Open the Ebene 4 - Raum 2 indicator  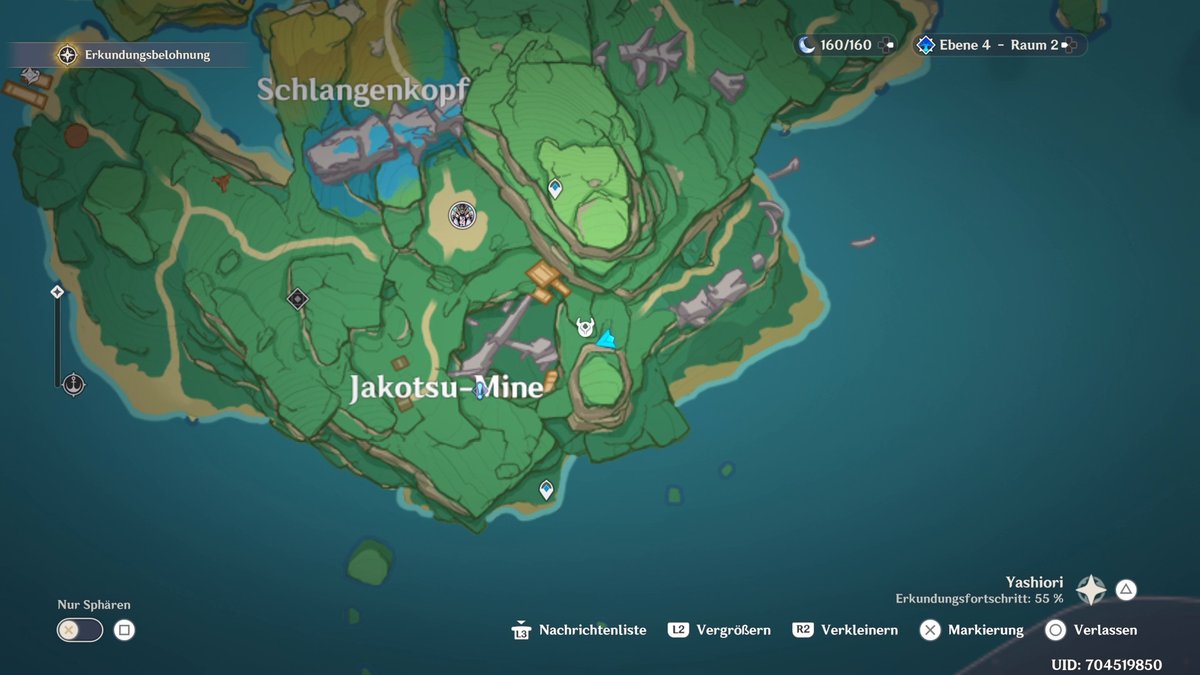coord(998,45)
